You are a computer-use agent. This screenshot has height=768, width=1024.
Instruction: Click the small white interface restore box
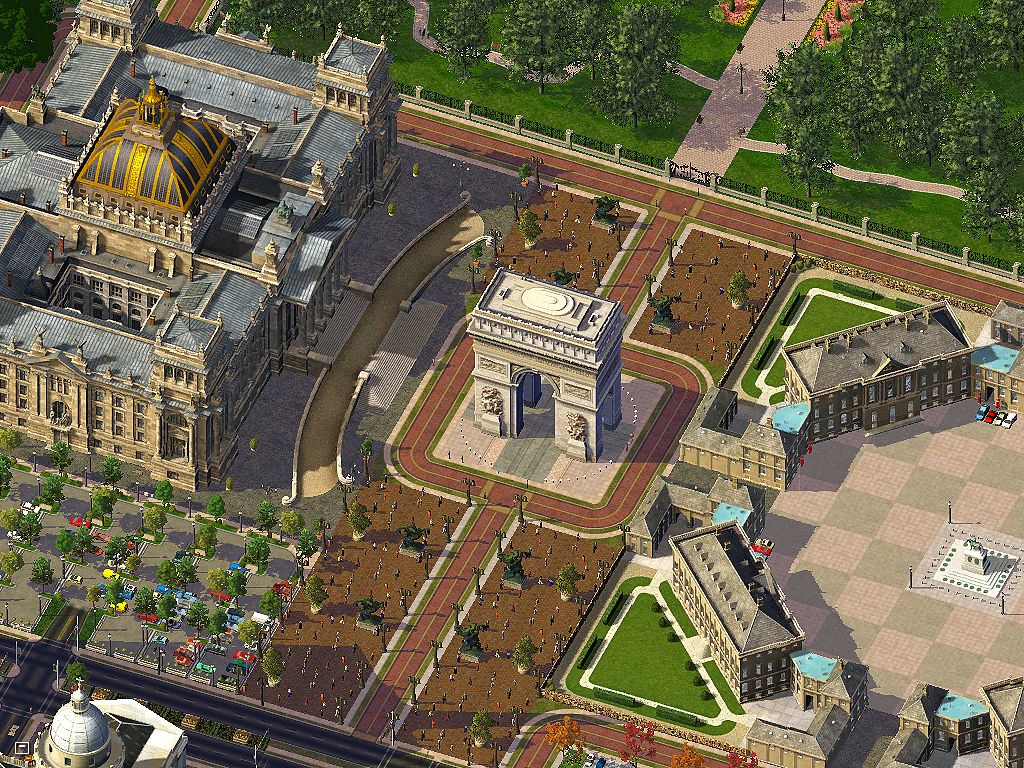point(22,747)
